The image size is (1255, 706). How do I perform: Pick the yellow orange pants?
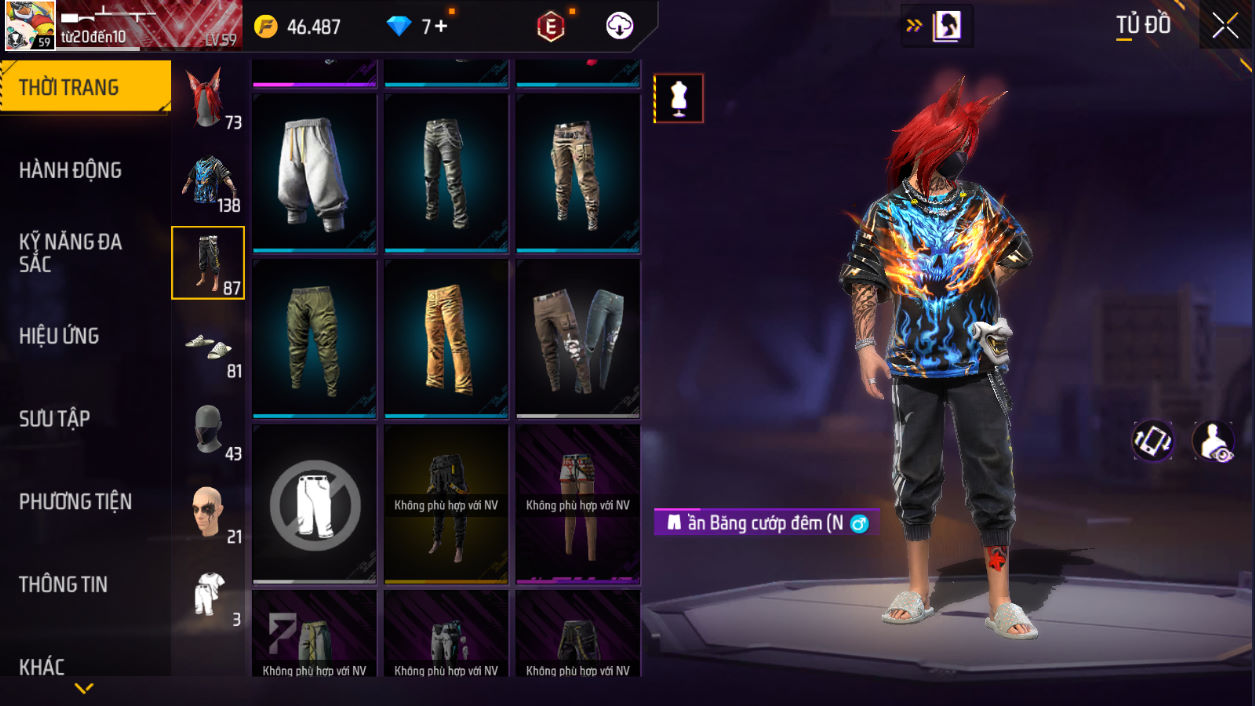tap(446, 338)
